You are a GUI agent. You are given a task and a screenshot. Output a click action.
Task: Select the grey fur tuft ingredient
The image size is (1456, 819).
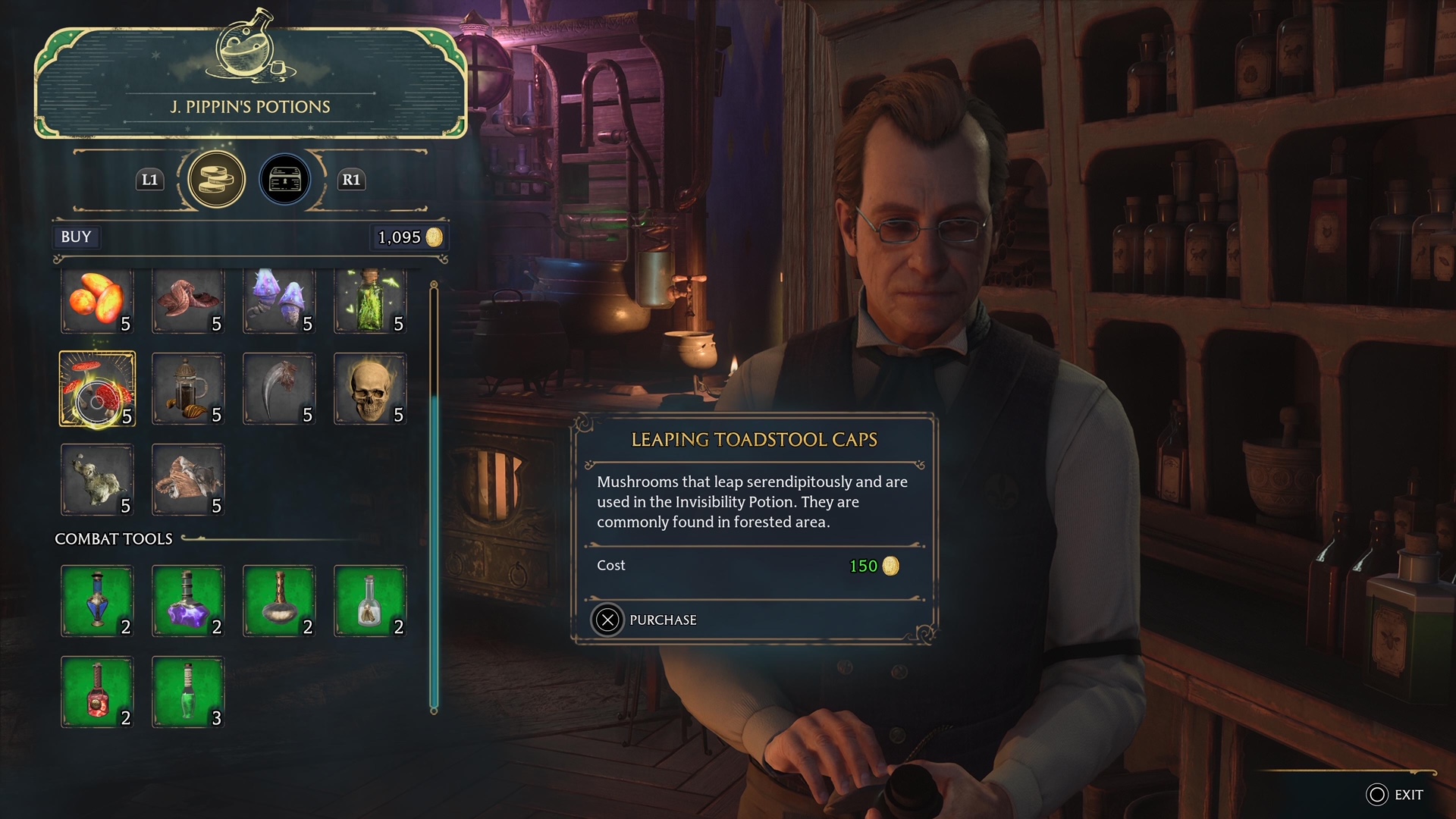pyautogui.click(x=97, y=480)
